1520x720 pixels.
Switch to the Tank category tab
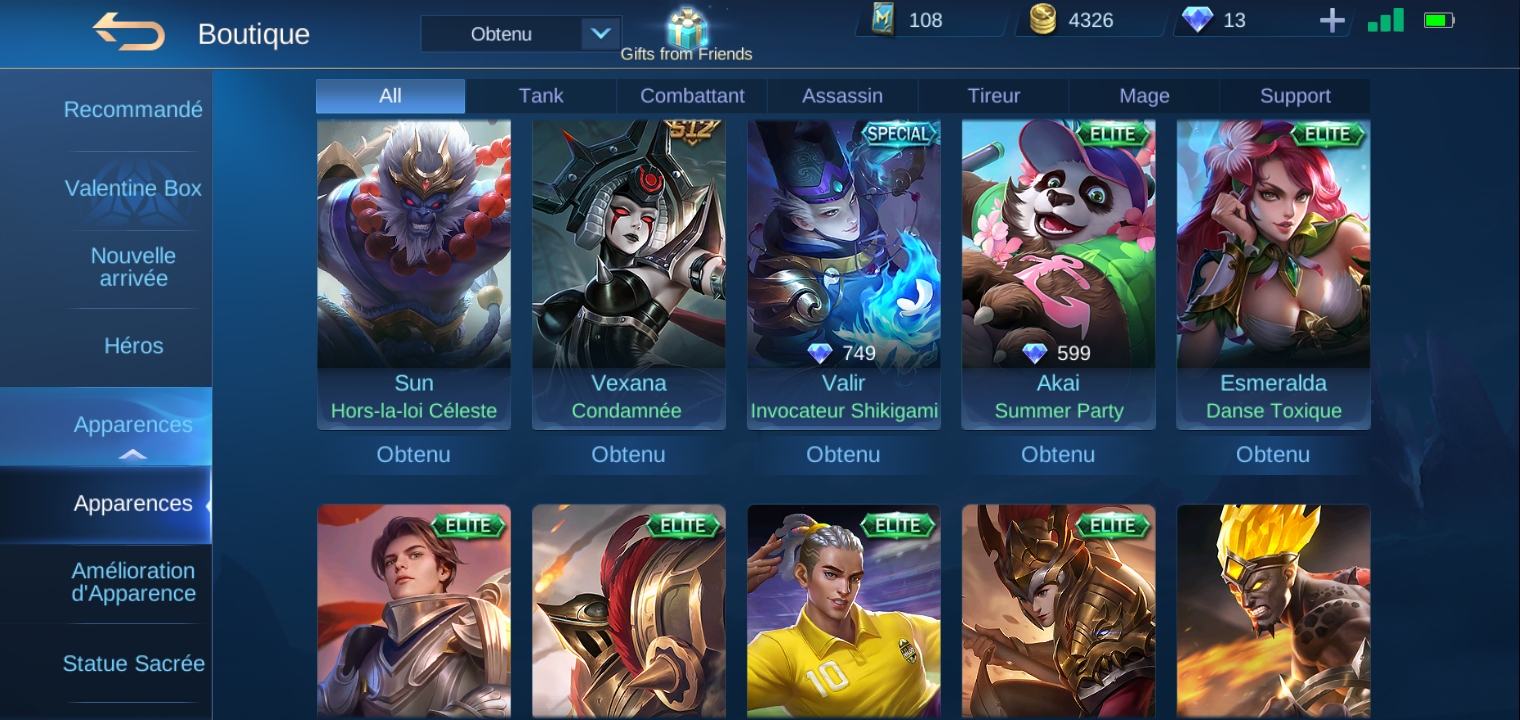coord(541,96)
